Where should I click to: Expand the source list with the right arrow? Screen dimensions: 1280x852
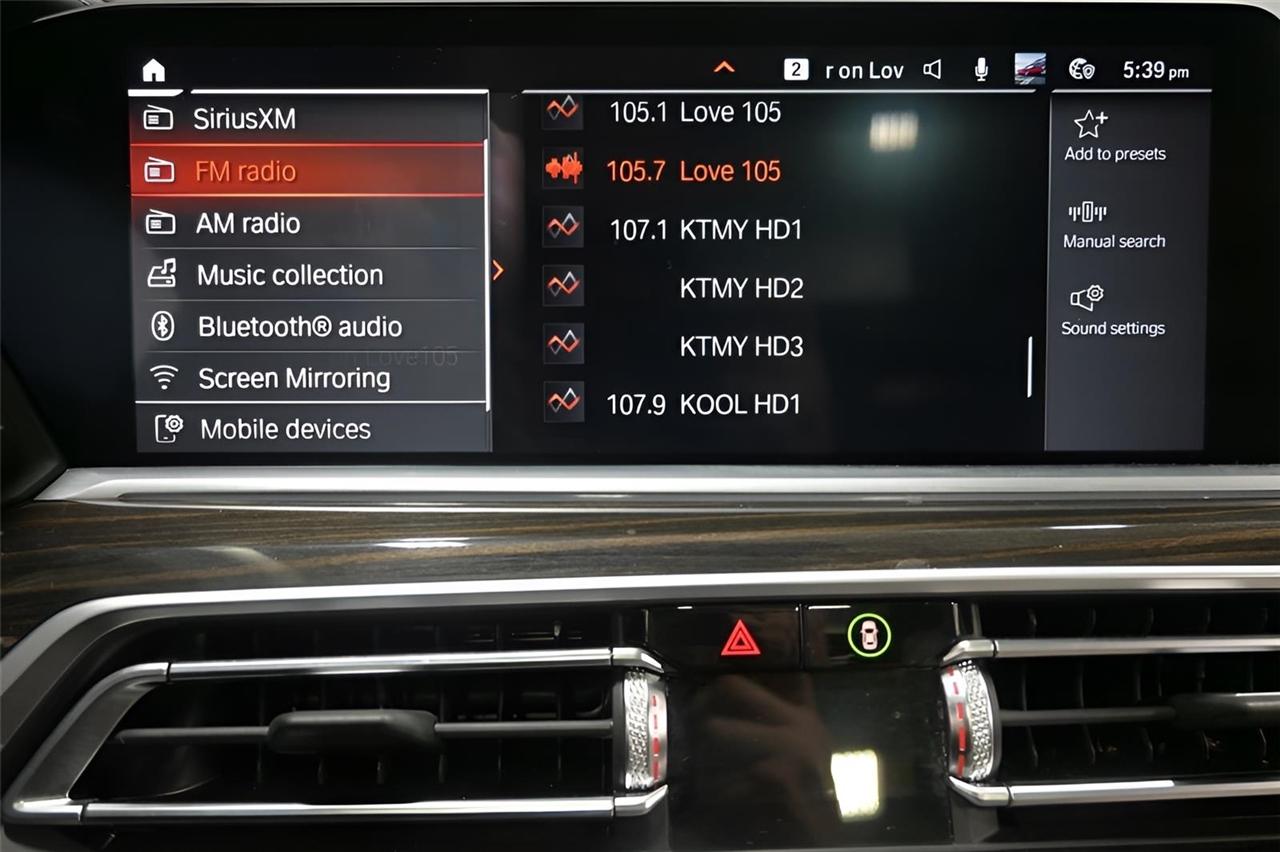[497, 271]
